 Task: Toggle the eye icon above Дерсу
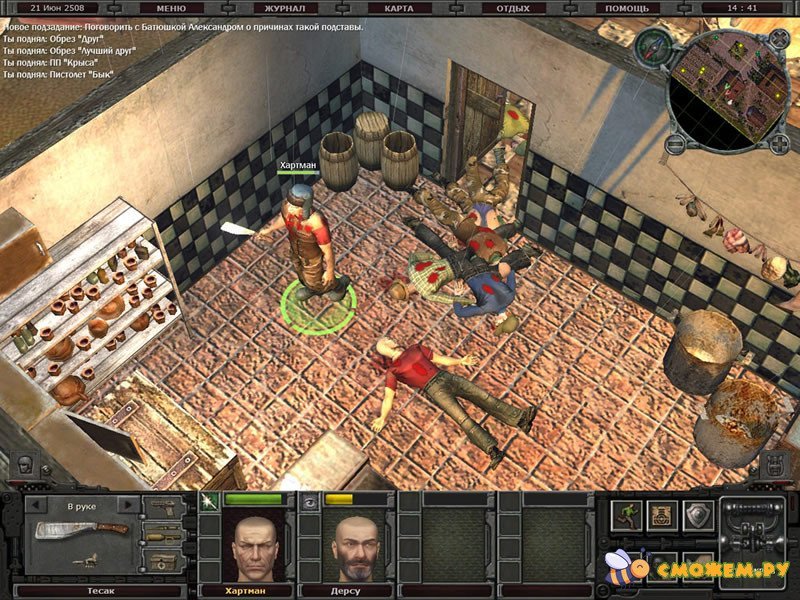[310, 498]
